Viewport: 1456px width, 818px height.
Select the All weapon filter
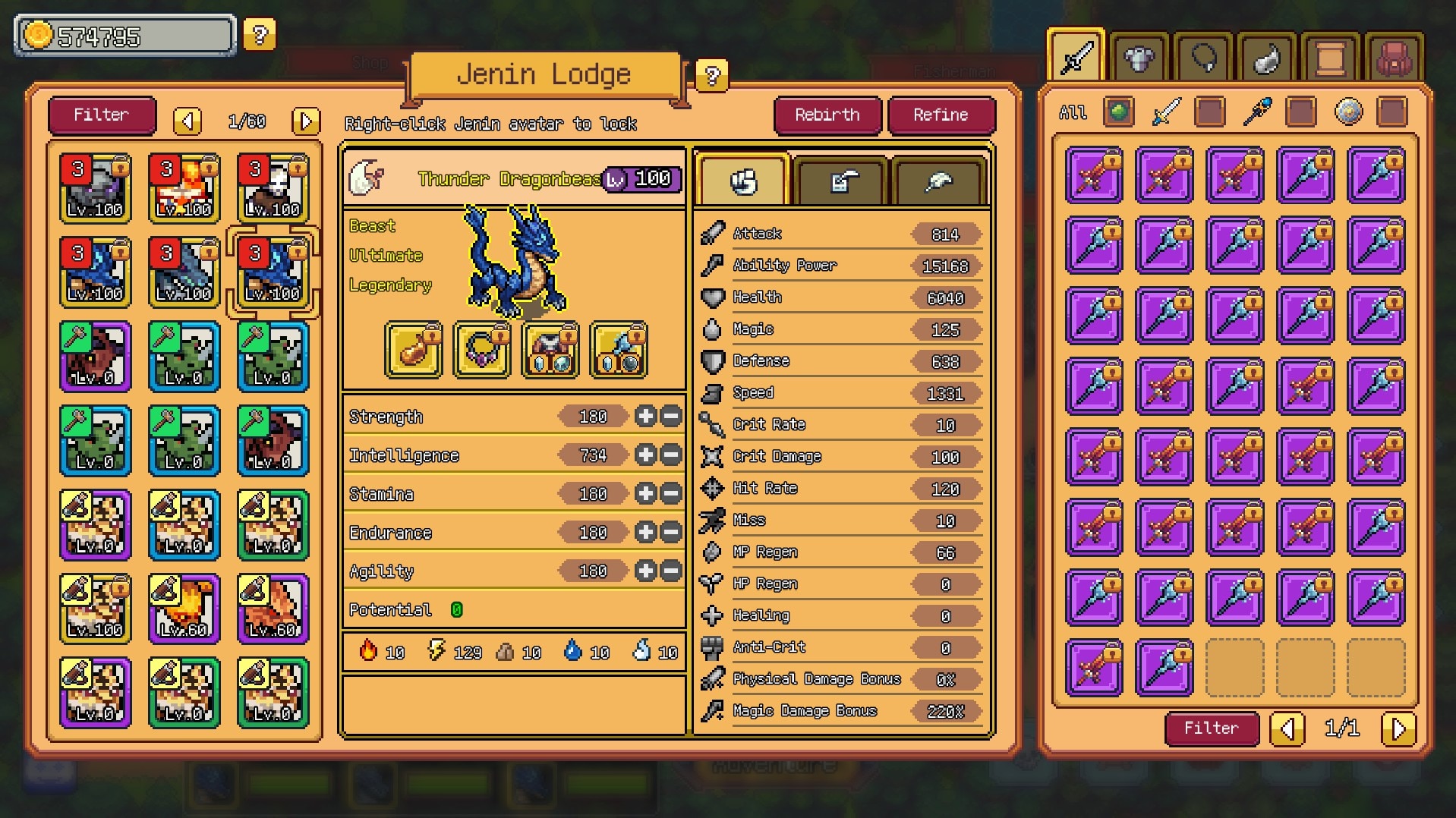1073,113
